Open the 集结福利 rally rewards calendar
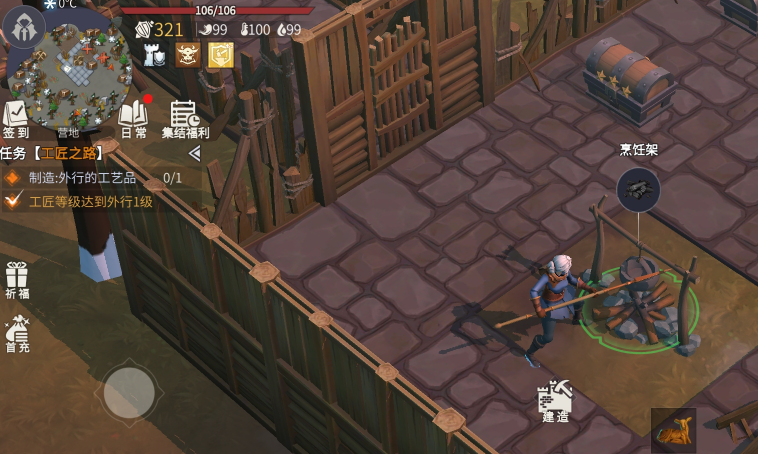 pyautogui.click(x=185, y=118)
